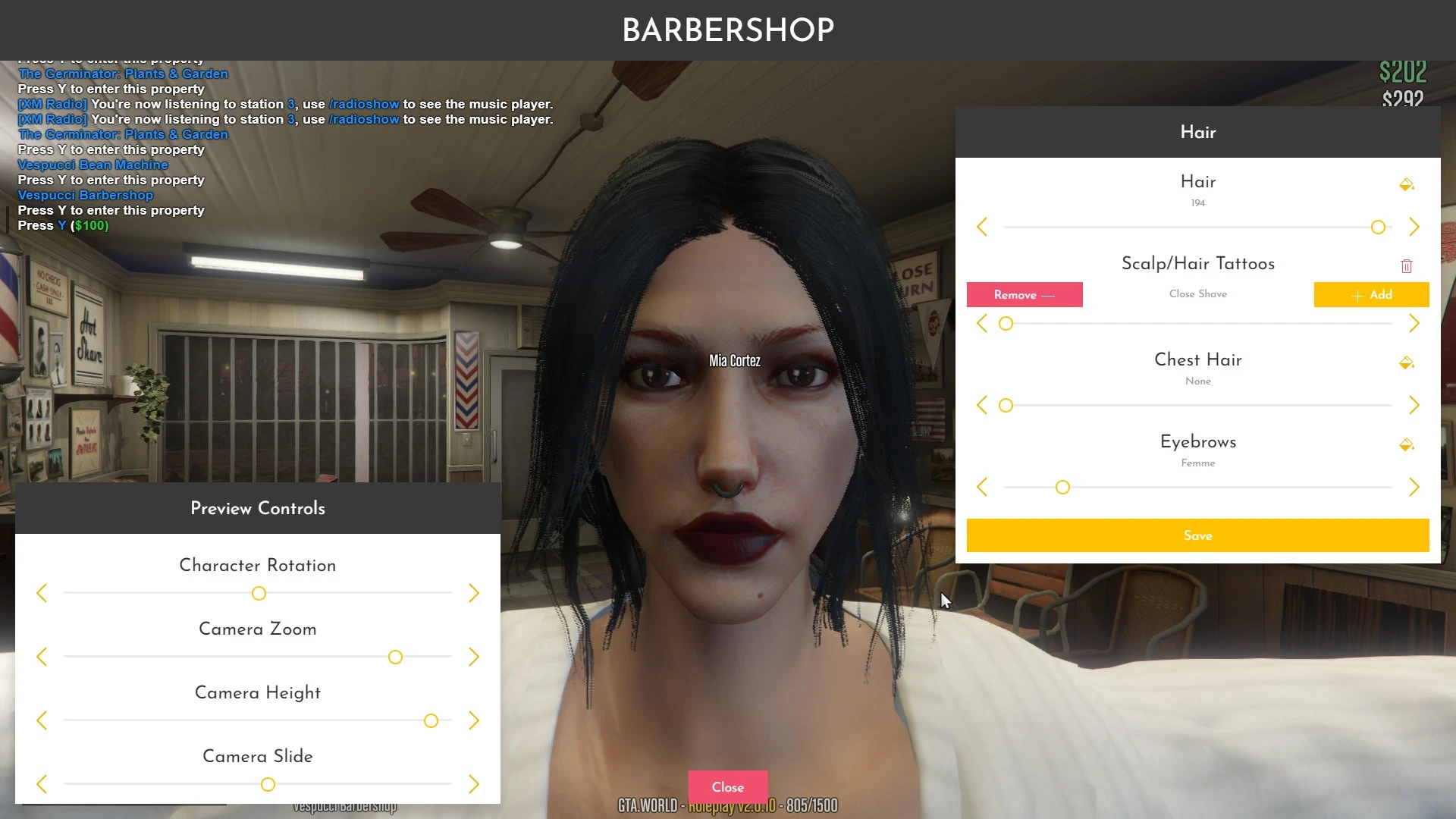
Task: Rotate character with right arrow
Action: (x=474, y=593)
